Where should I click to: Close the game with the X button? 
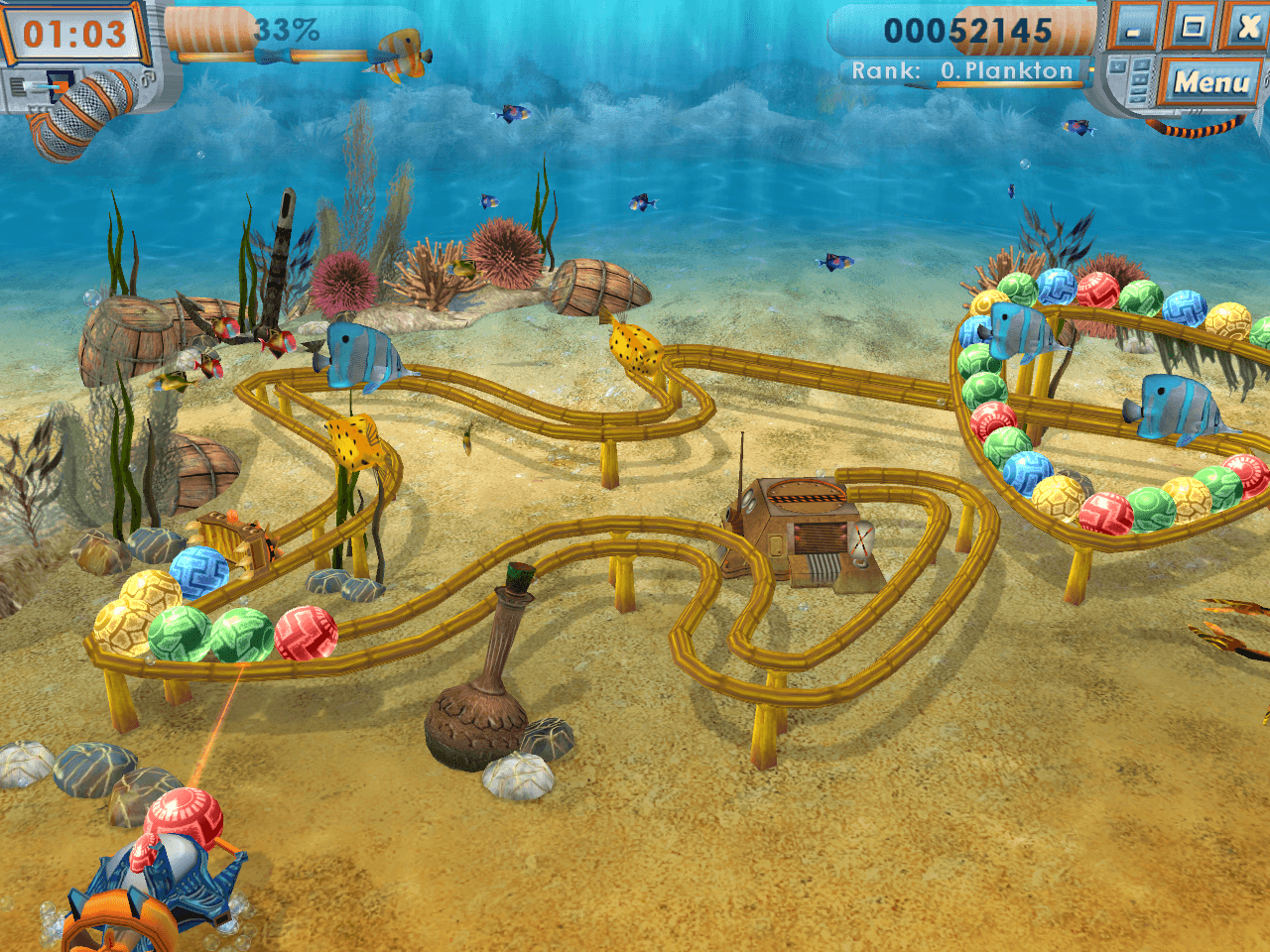1246,27
